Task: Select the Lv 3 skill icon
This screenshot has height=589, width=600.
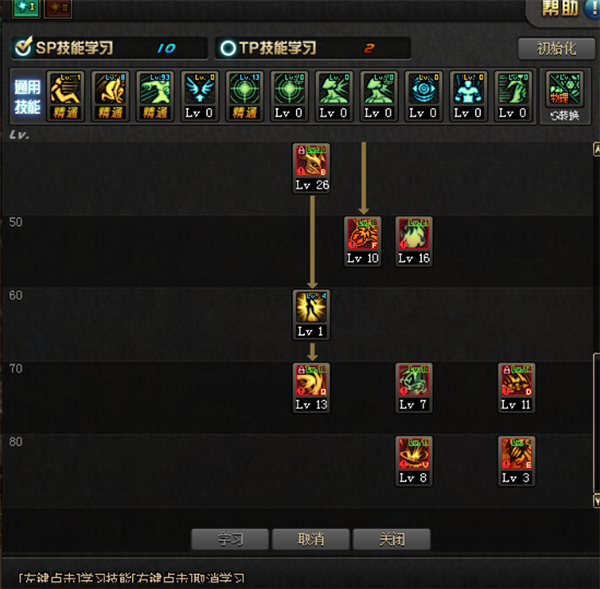Action: (x=517, y=455)
